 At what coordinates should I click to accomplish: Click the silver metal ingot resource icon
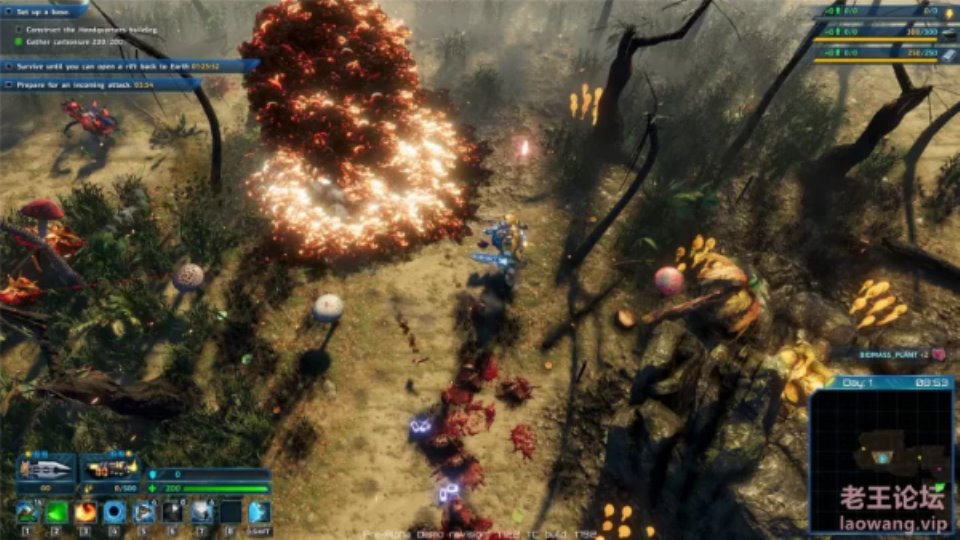coord(947,54)
